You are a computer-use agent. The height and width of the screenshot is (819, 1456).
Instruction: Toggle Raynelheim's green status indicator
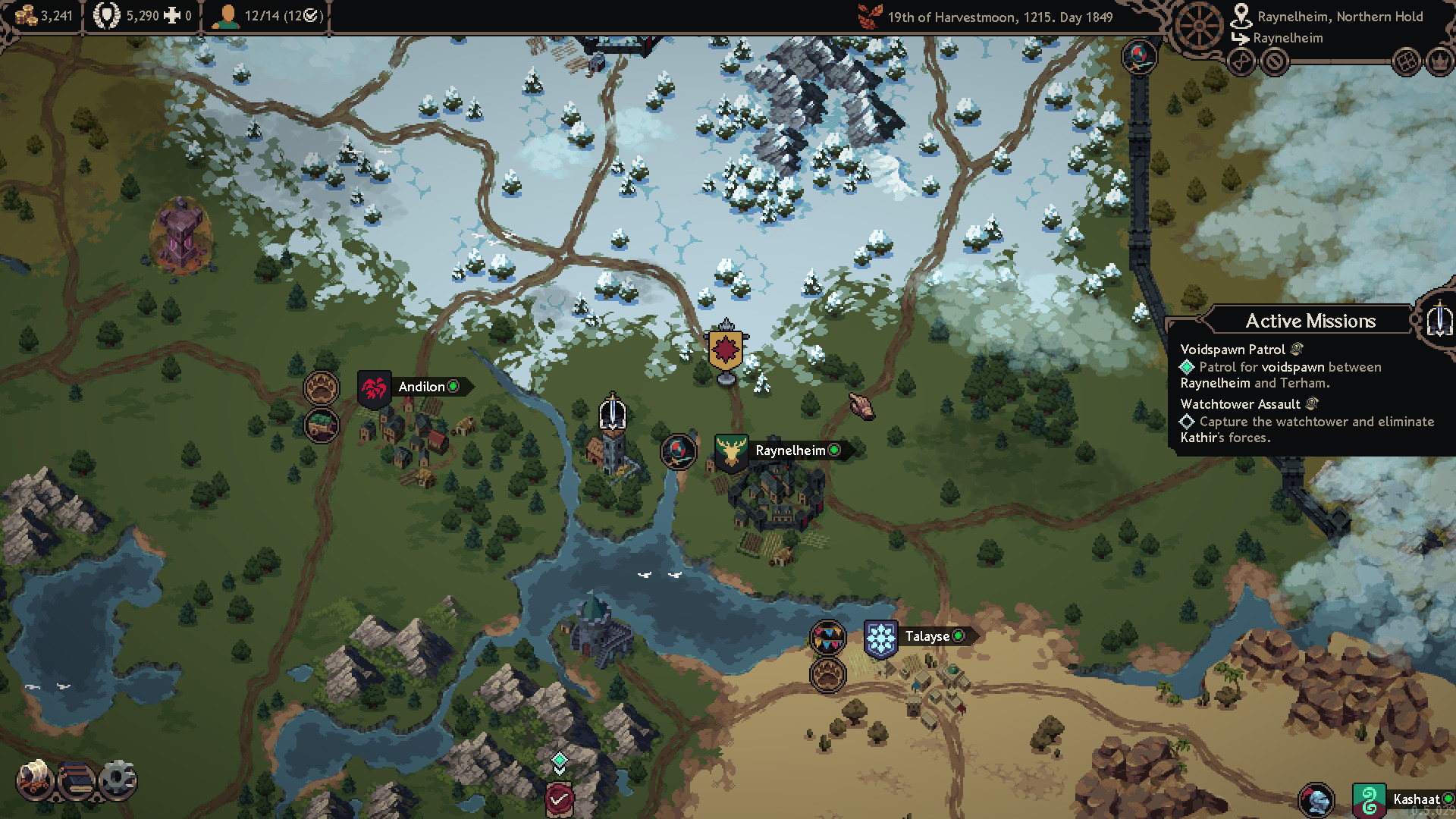[x=835, y=450]
